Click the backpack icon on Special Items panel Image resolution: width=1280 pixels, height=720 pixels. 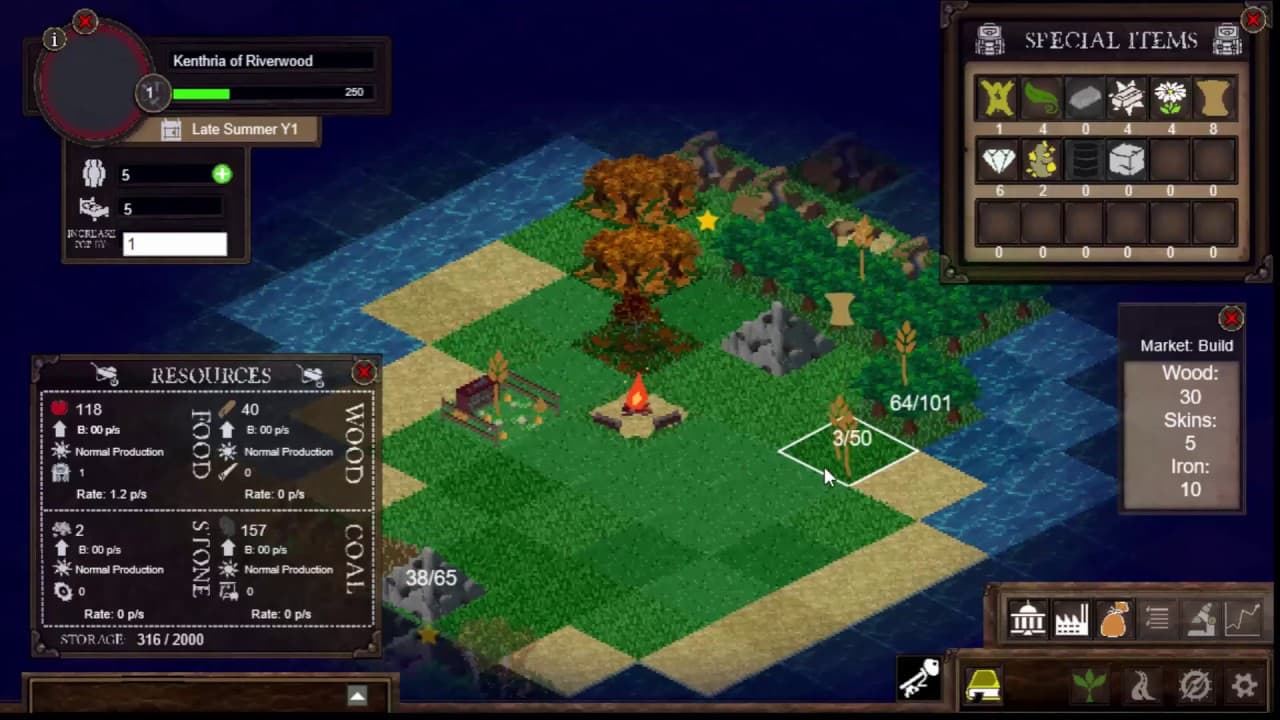tap(988, 41)
